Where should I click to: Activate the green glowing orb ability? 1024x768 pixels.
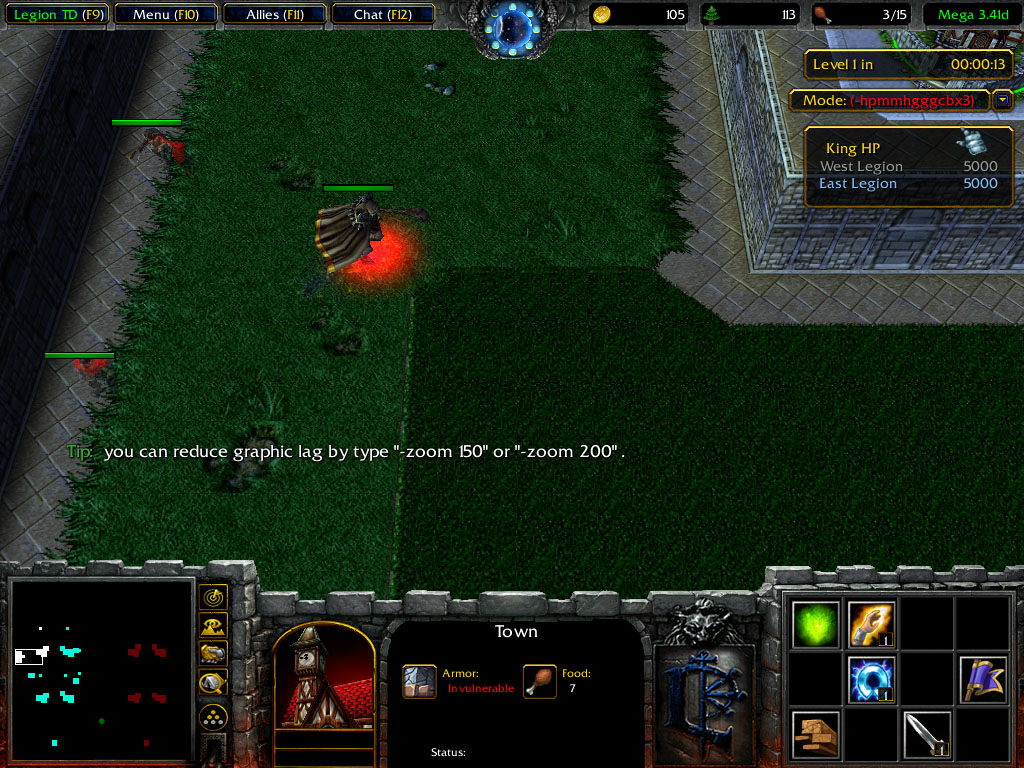816,625
